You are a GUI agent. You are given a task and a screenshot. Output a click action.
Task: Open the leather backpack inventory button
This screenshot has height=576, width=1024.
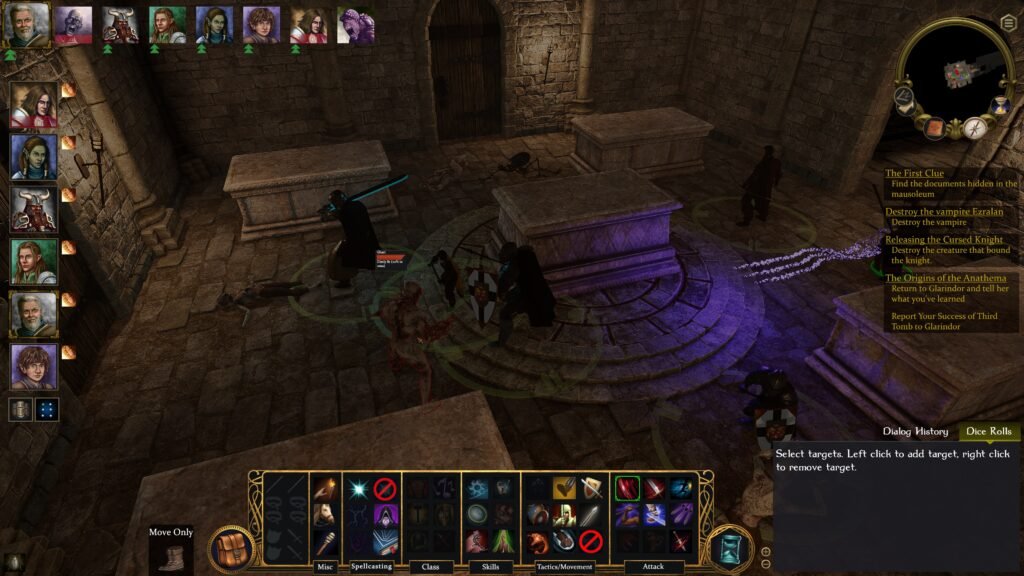point(231,549)
